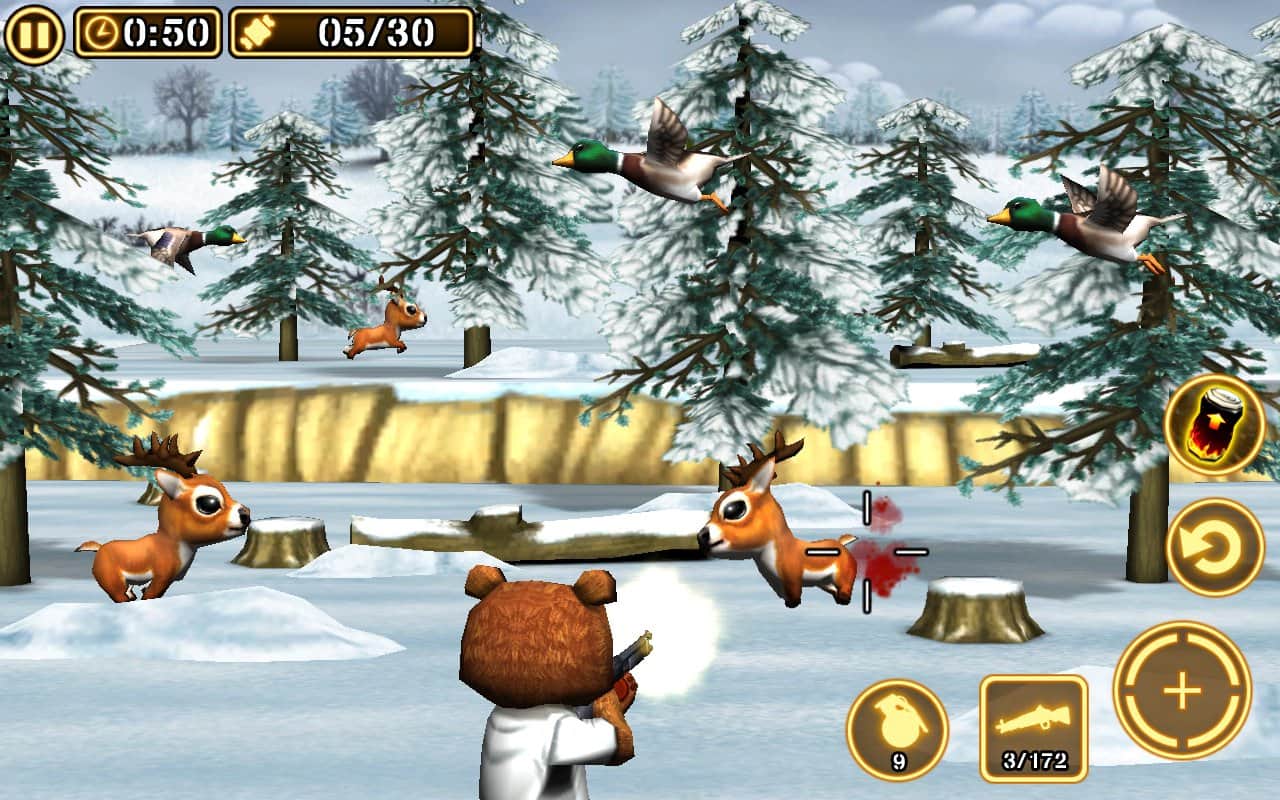Pause the game with the pause button
1280x800 pixels.
tap(34, 33)
